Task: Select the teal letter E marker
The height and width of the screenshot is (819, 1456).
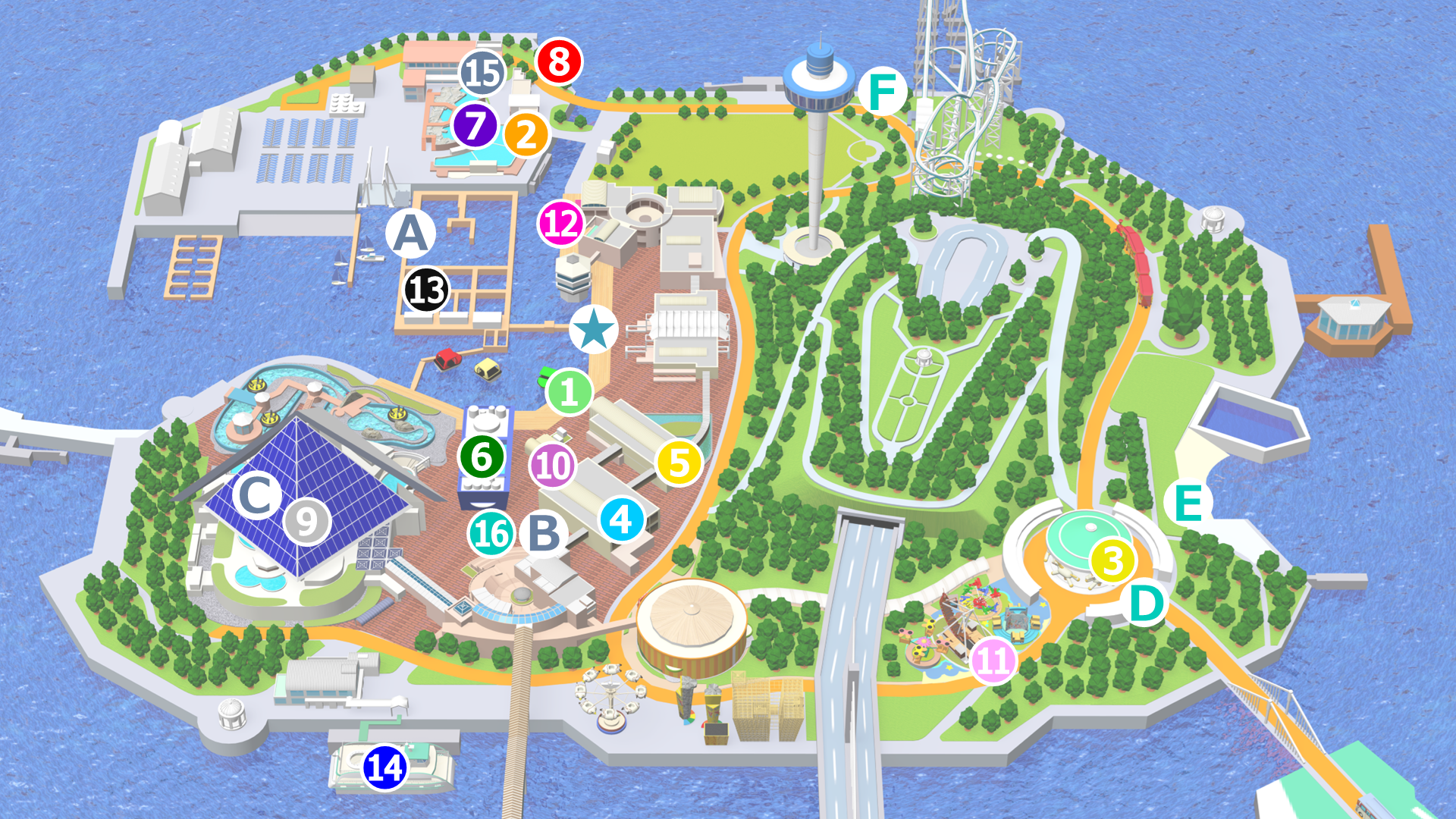Action: (1188, 503)
